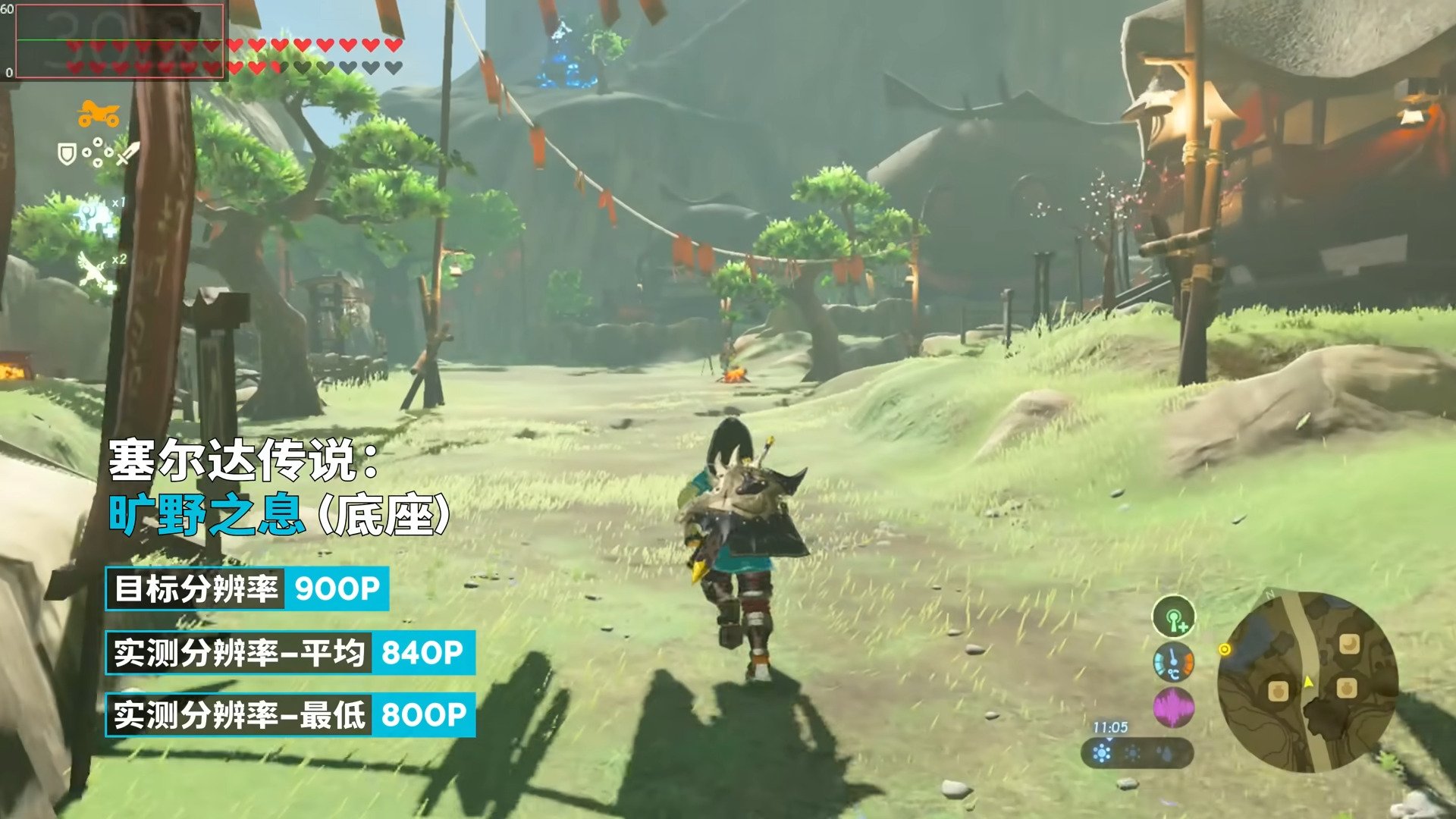Toggle the d-pad selector icon
The width and height of the screenshot is (1456, 819).
[98, 152]
